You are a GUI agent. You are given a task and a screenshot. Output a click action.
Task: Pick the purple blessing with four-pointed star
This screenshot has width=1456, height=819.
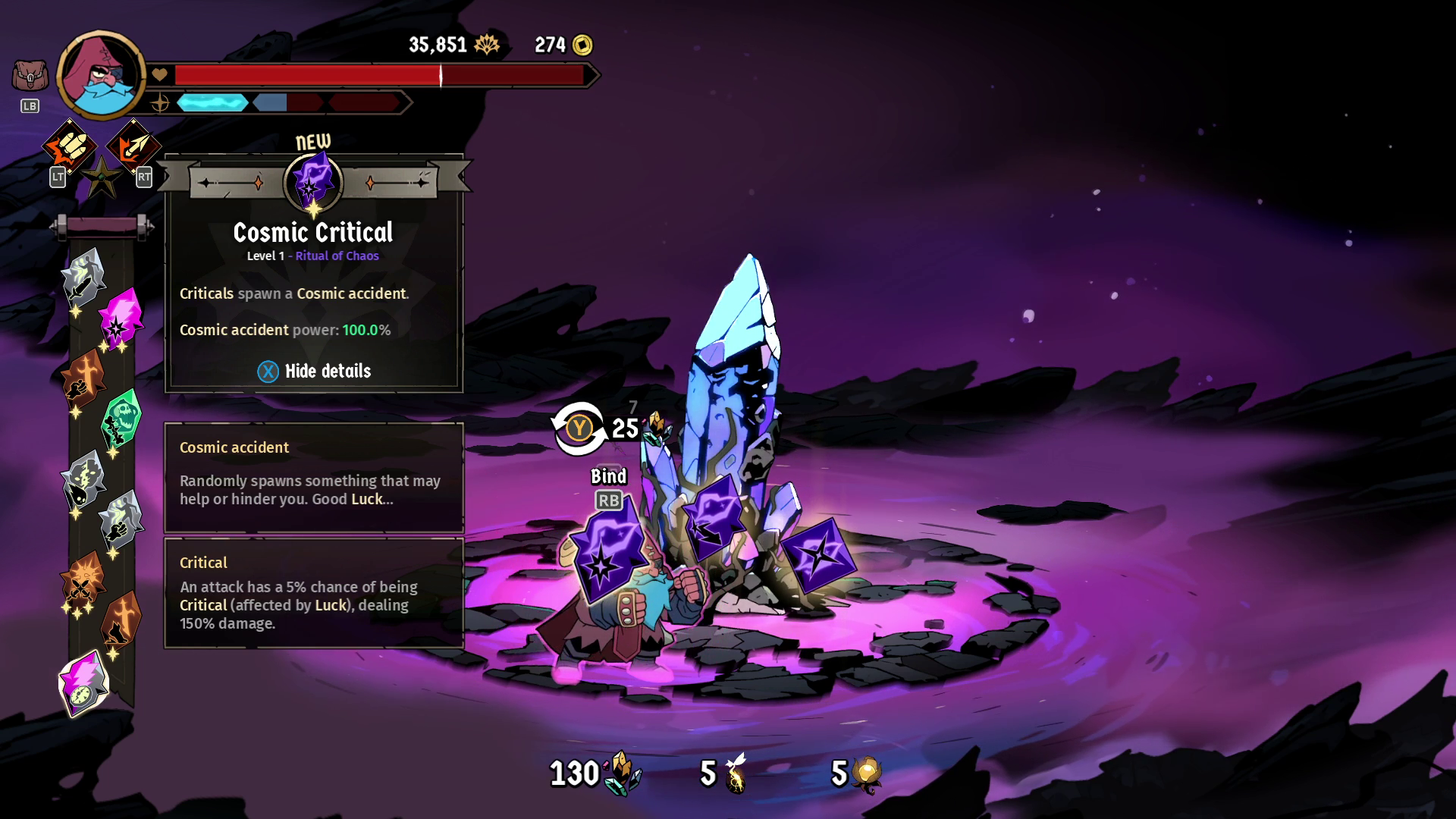click(x=817, y=554)
